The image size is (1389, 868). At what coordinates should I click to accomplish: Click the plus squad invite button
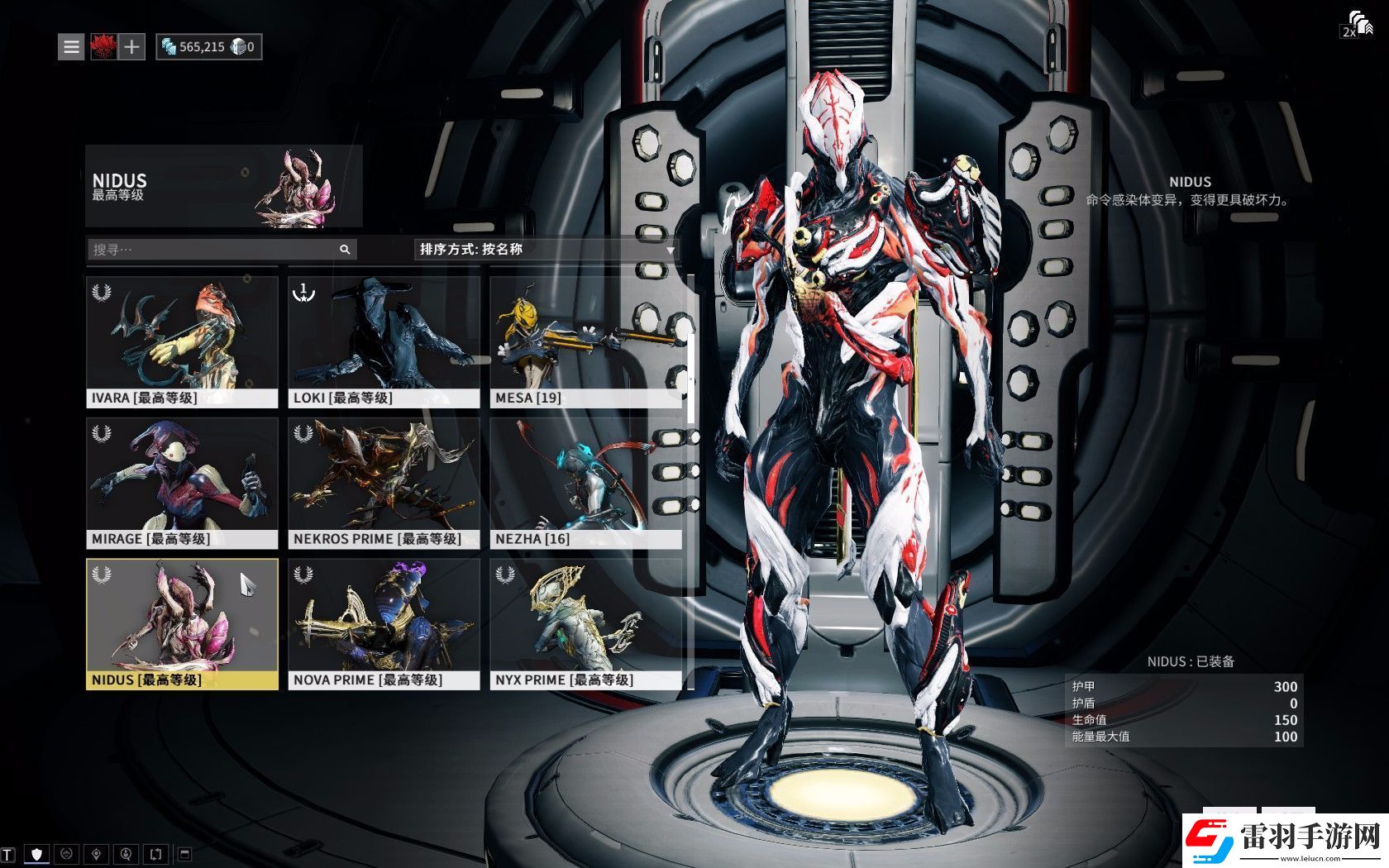click(x=131, y=47)
